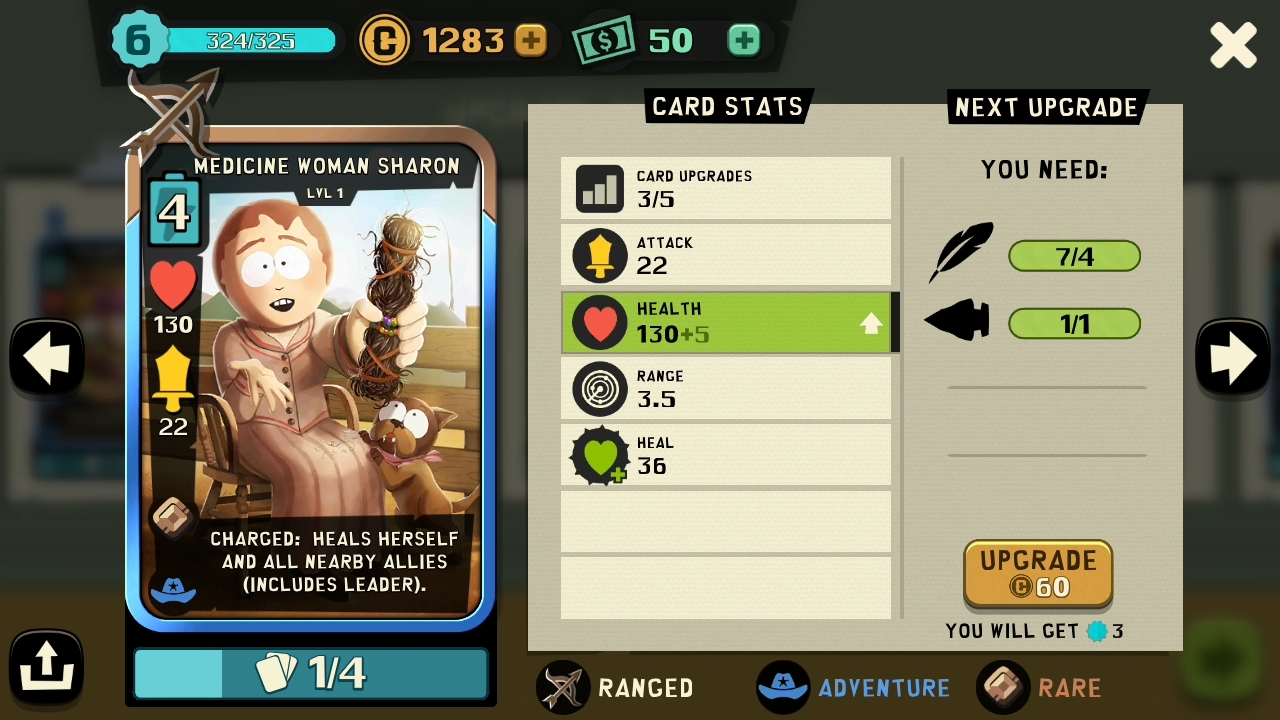
Task: Select the Attack stat row
Action: [x=726, y=255]
